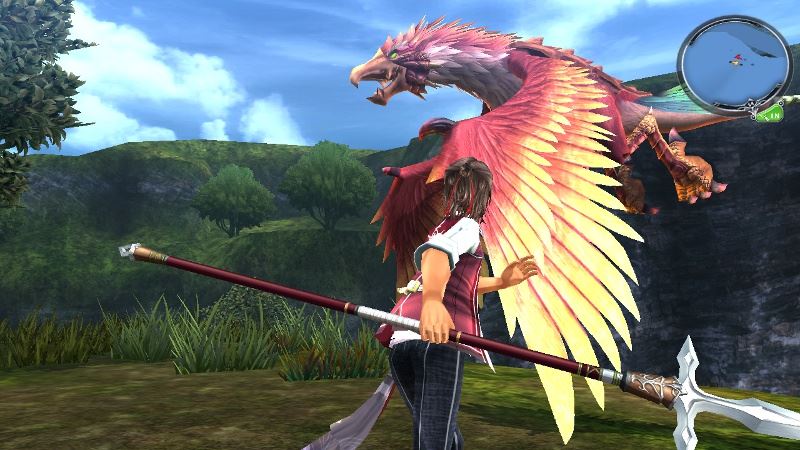Click the green zoom IN tag on minimap
Screen dimensions: 800x450
[772, 116]
